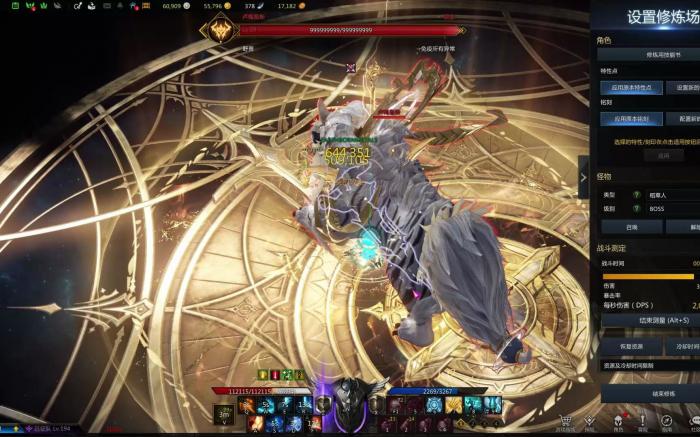Collapse the side panel with the arrow
Screen dimensions: 700x437
584,177
